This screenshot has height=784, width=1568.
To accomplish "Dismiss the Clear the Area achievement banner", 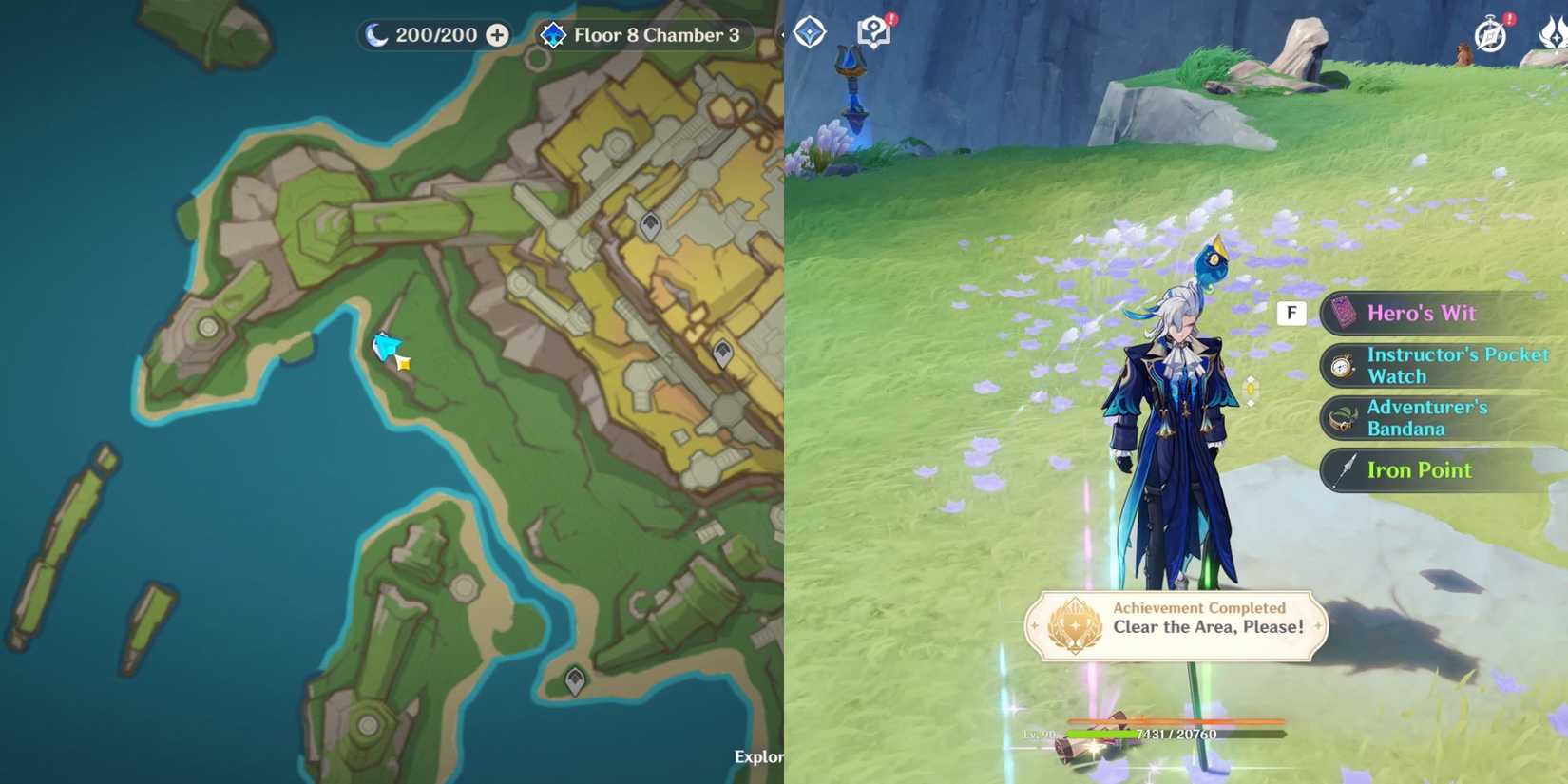I will [1175, 622].
